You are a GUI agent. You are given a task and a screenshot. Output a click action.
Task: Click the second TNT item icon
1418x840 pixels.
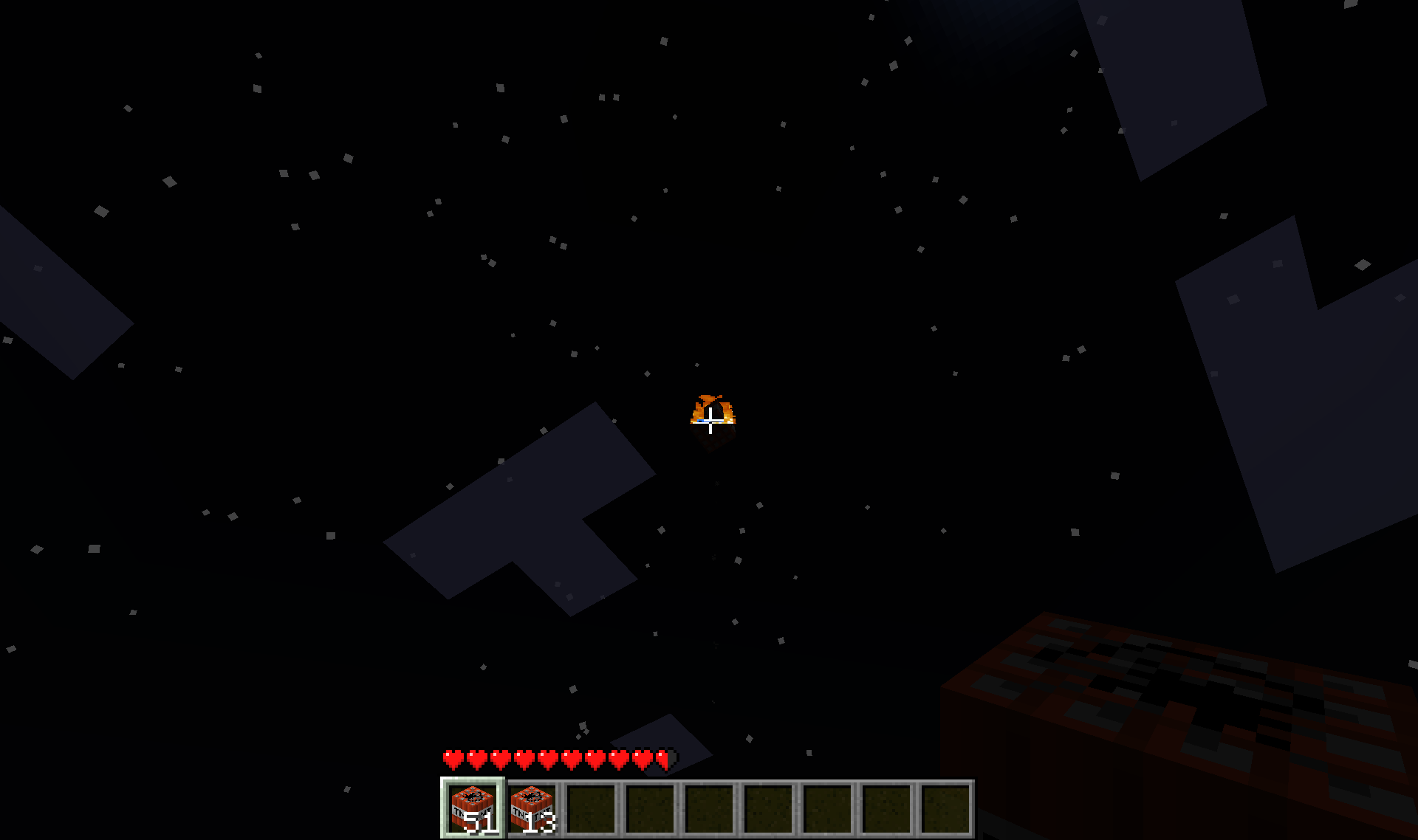(532, 805)
